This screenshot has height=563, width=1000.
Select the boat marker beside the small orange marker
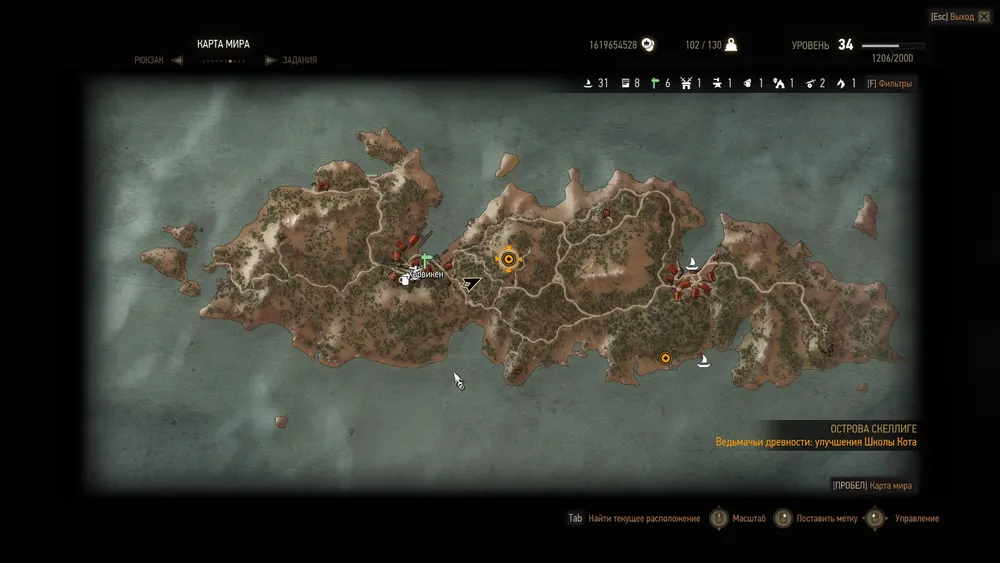click(x=704, y=360)
